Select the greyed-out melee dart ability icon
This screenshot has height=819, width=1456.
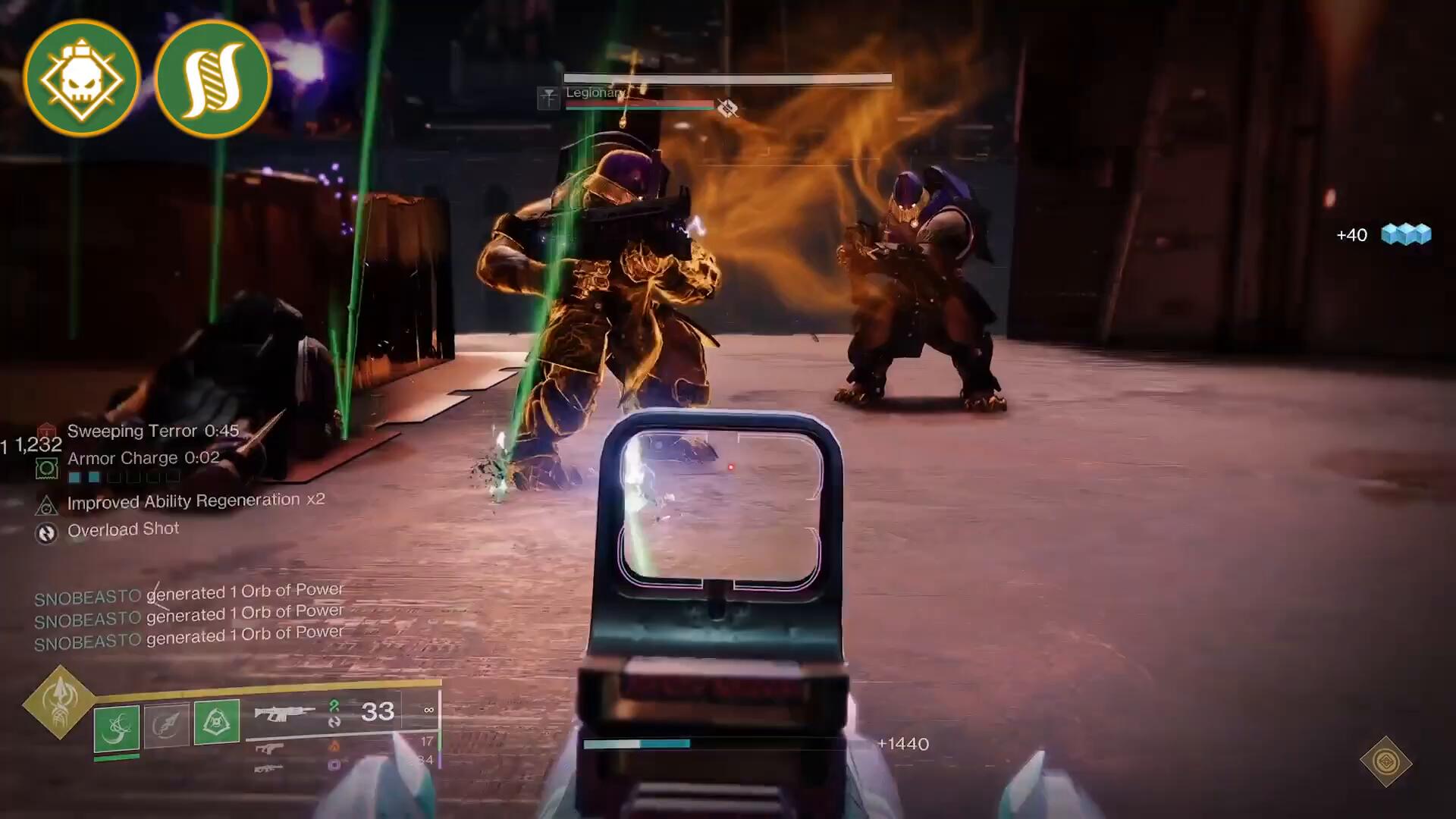point(166,724)
